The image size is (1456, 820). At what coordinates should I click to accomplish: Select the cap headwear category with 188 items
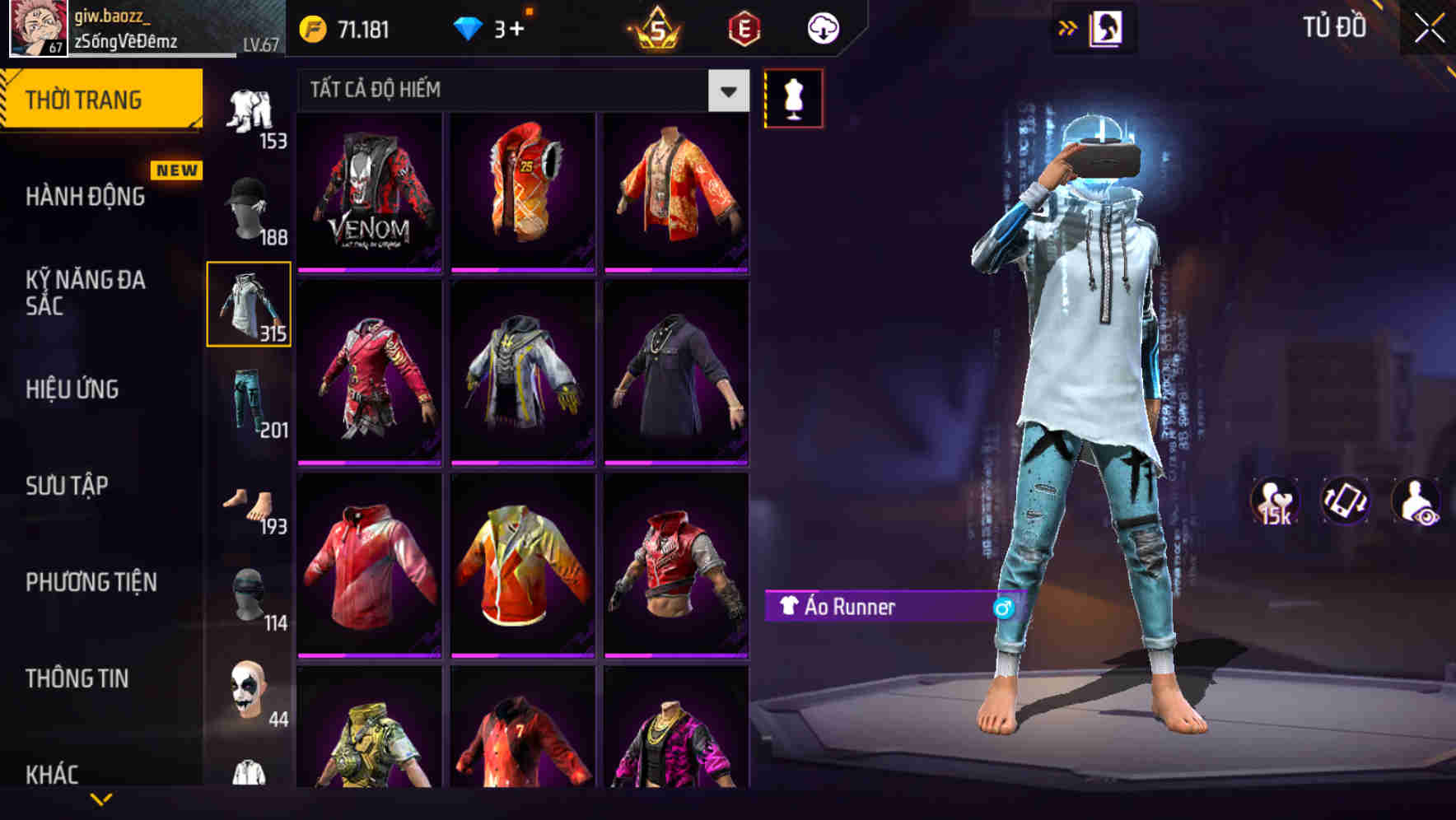coord(249,207)
